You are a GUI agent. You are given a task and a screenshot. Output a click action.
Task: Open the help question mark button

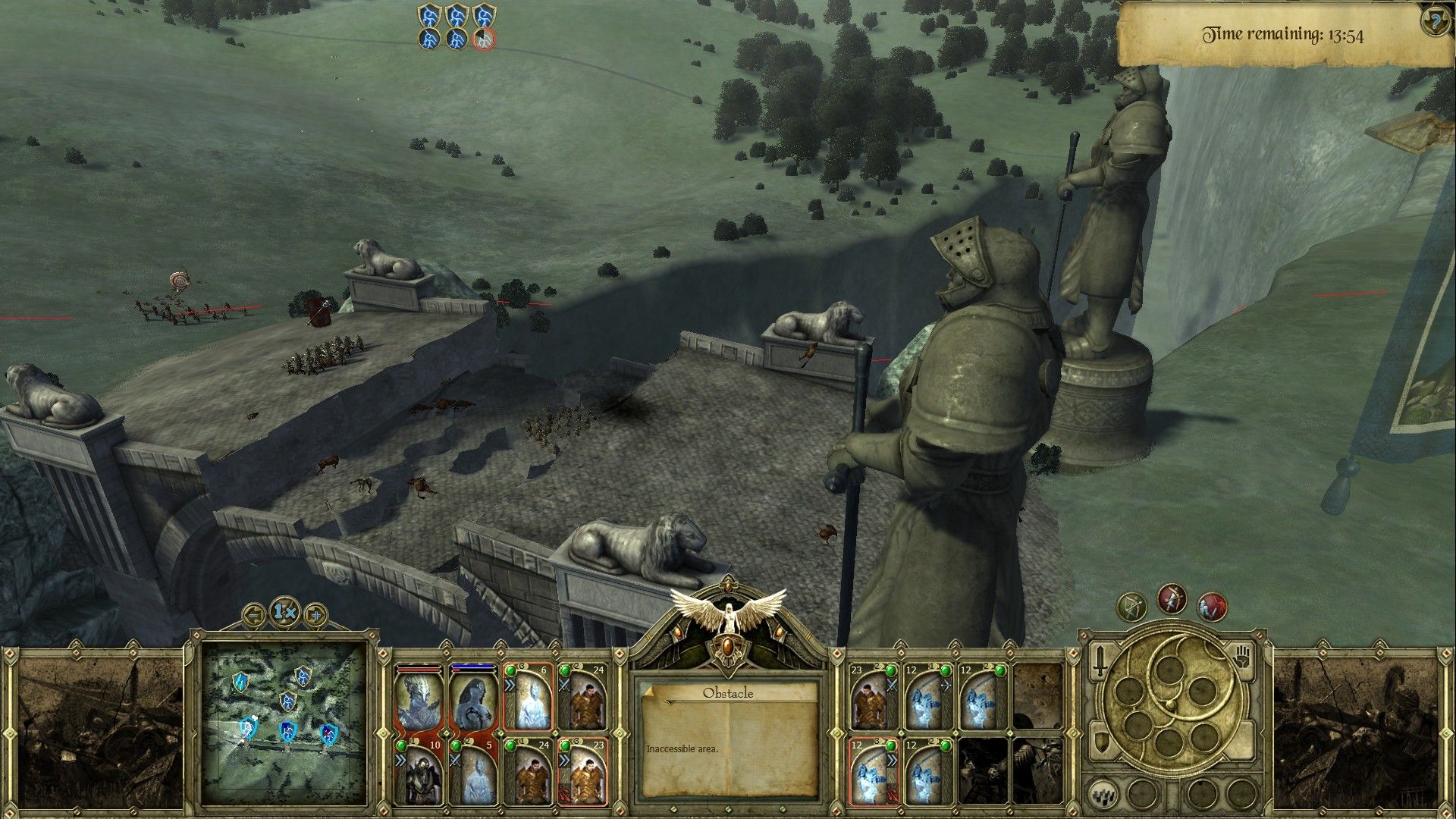[1436, 21]
